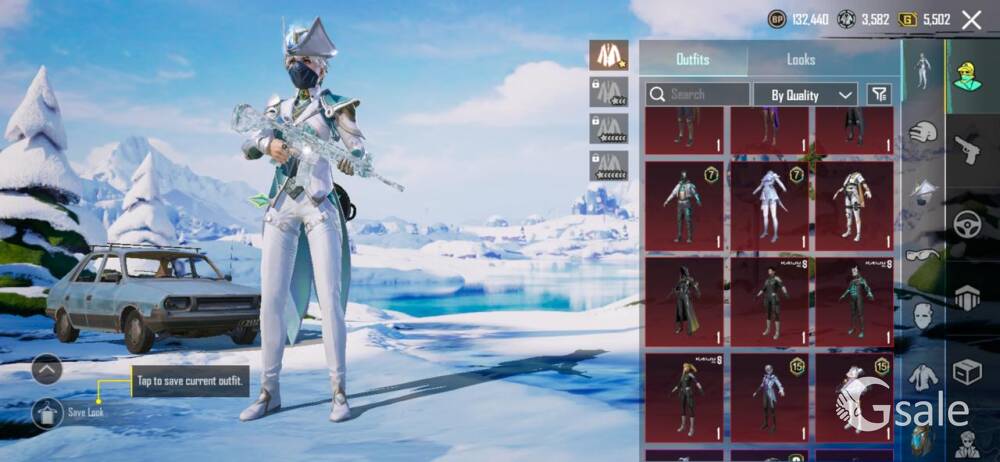Screen dimensions: 1000x462
Task: Show the face mask category
Action: click(923, 317)
